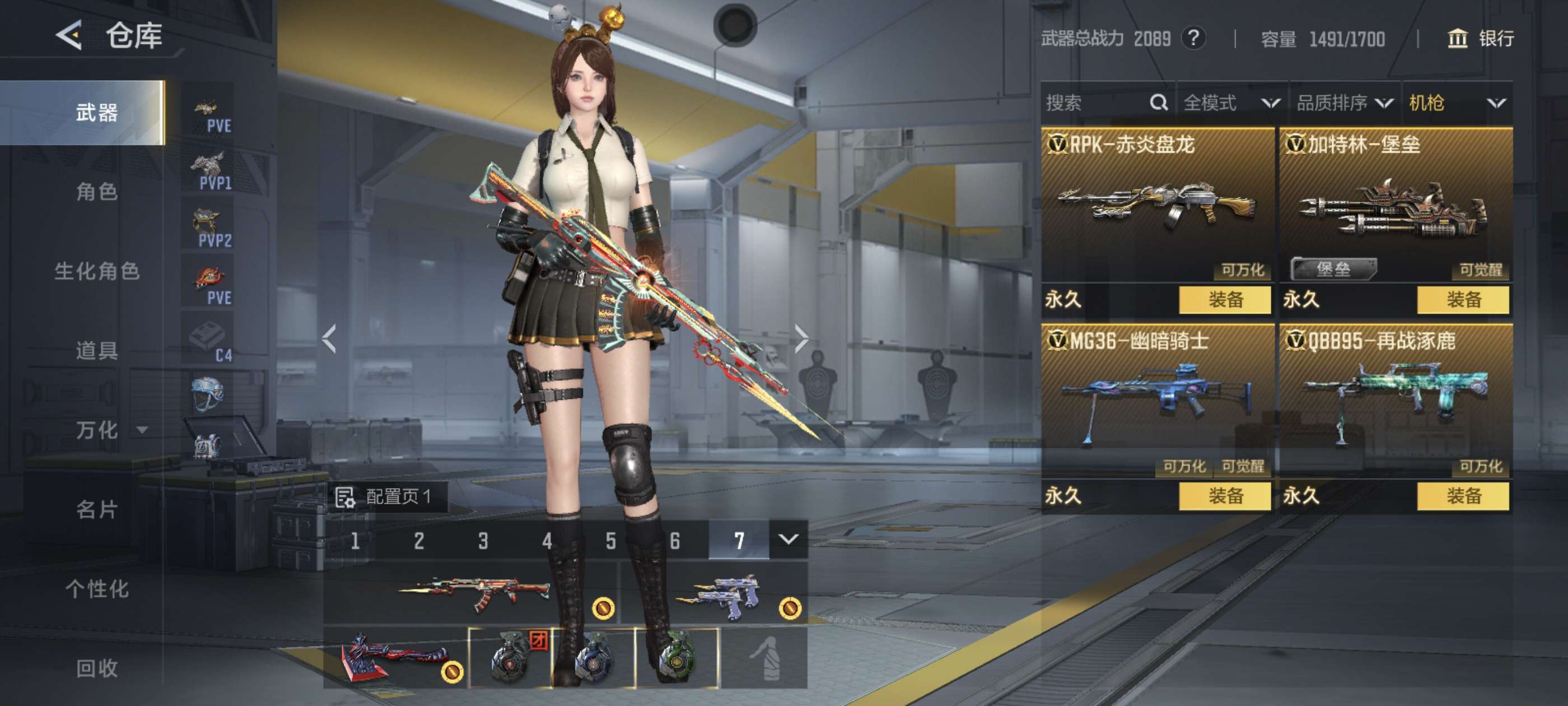This screenshot has height=706, width=1568.
Task: Open the 机枪 weapon type dropdown
Action: [x=1456, y=103]
